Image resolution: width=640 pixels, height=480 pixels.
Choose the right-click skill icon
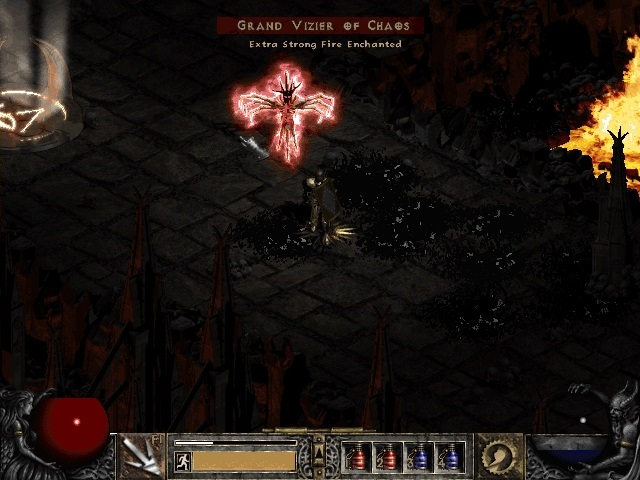[498, 456]
